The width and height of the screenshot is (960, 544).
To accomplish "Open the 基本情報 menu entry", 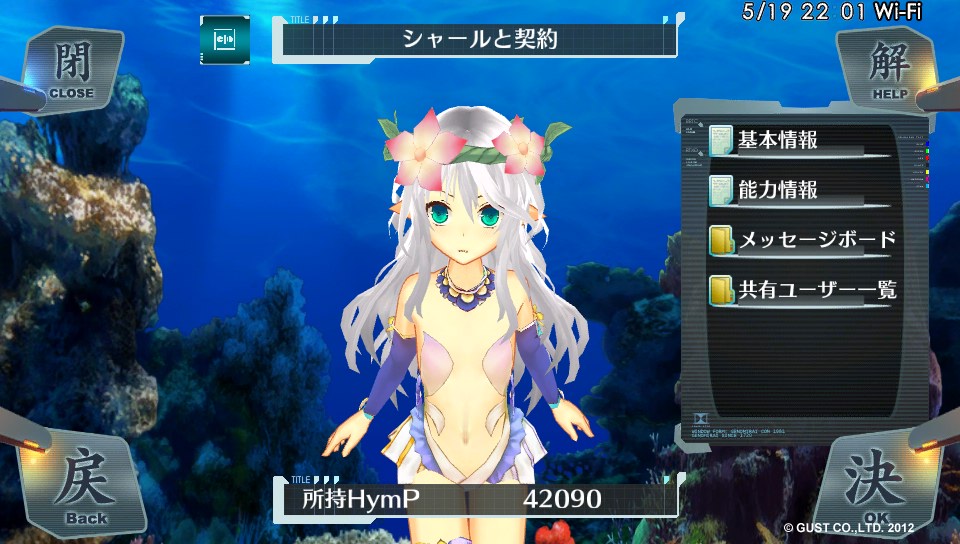I will 778,140.
